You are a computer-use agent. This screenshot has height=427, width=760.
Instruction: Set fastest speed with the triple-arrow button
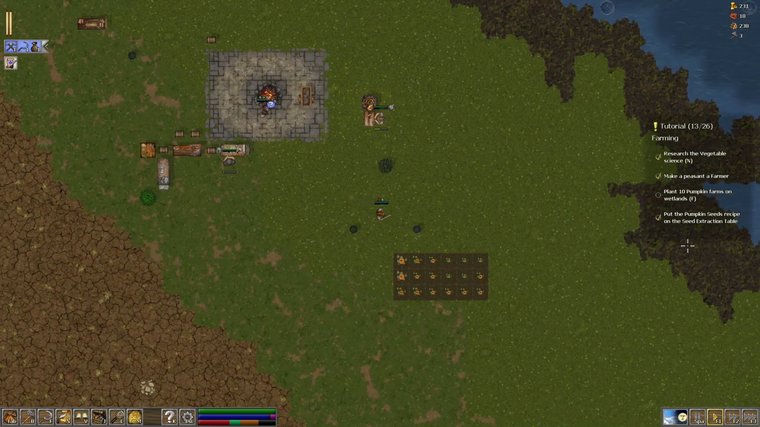(749, 416)
